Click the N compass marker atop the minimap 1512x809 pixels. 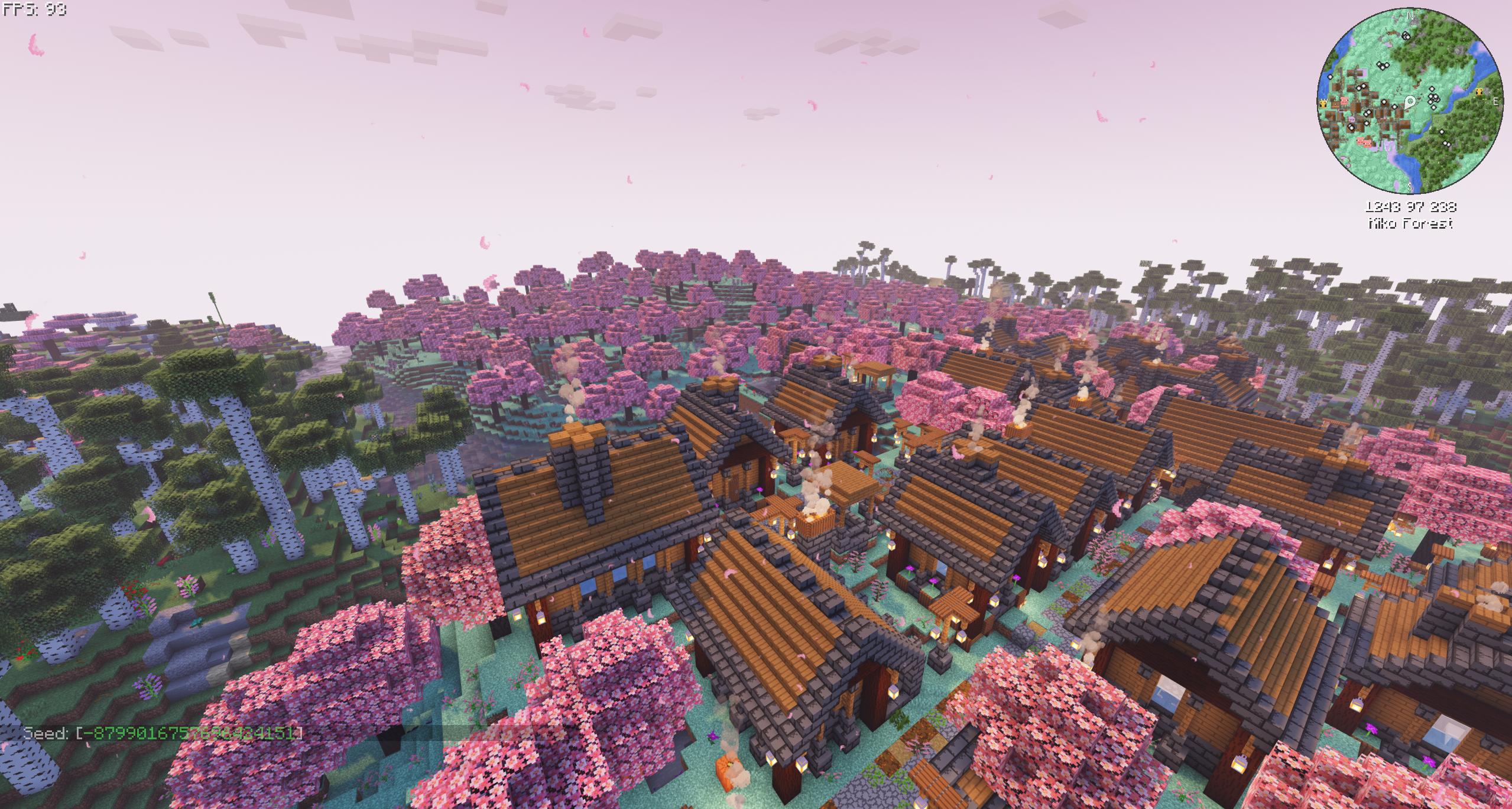pyautogui.click(x=1410, y=16)
